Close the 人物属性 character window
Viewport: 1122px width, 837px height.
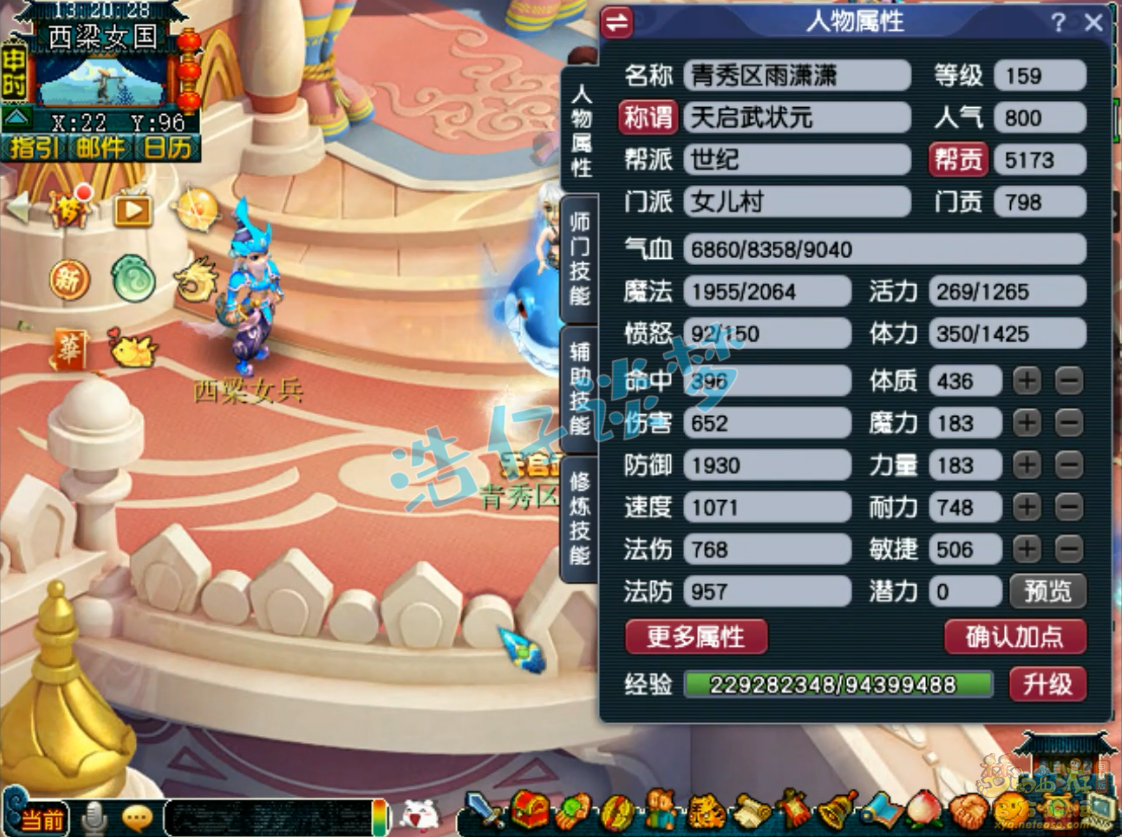[x=1094, y=23]
